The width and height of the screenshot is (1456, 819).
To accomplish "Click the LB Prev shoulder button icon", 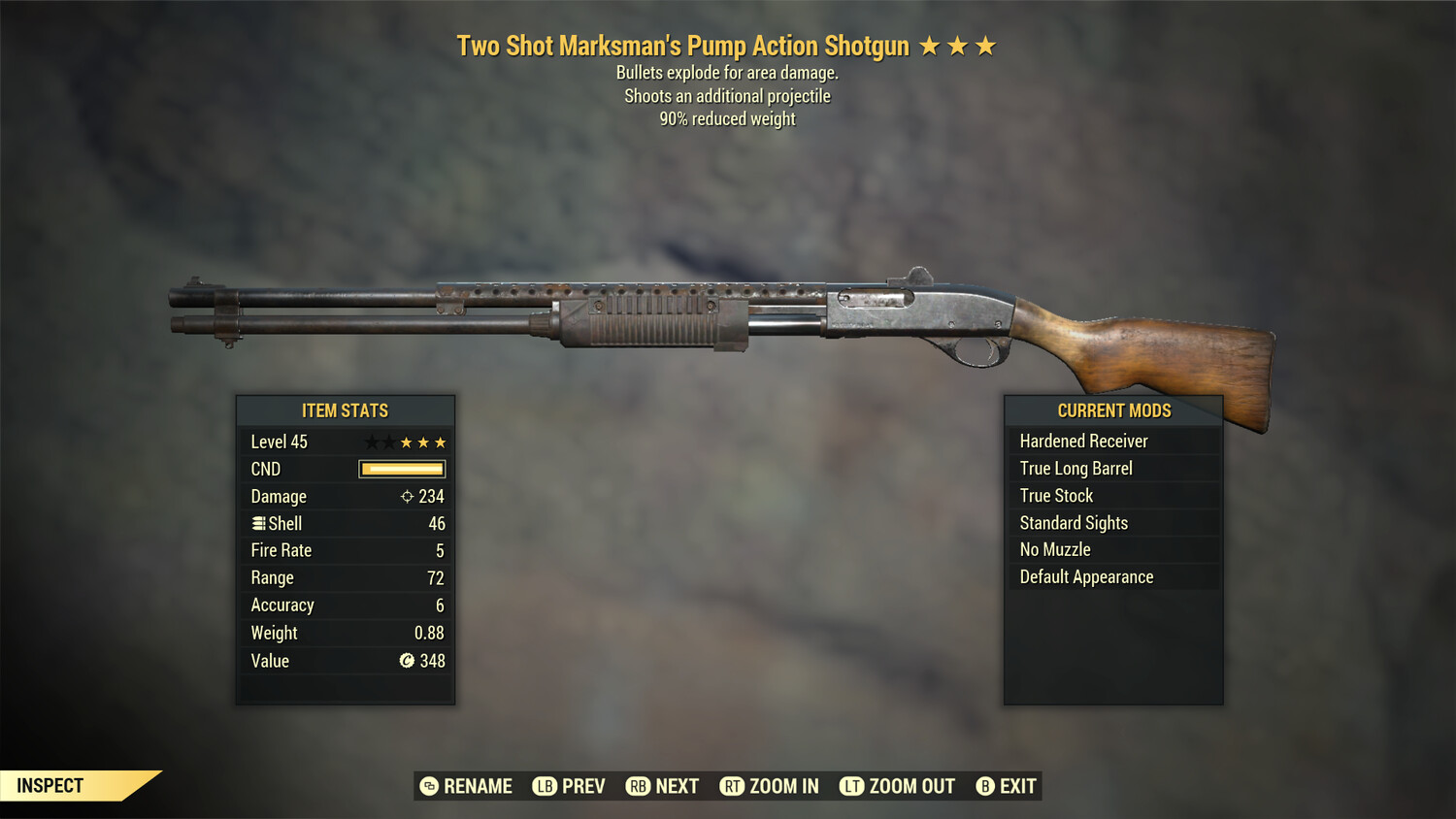I will pos(545,786).
